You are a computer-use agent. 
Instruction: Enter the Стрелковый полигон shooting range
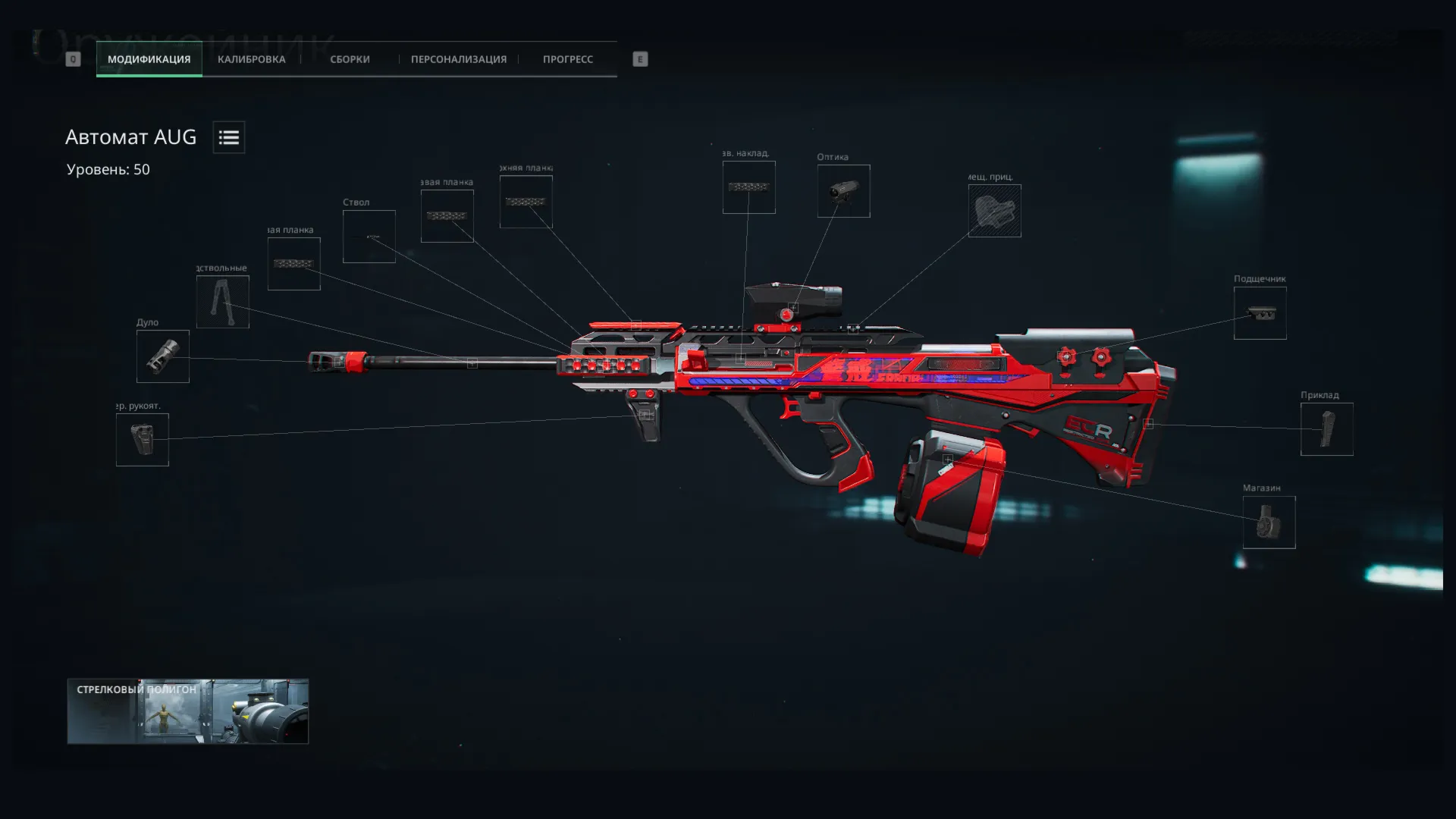187,711
